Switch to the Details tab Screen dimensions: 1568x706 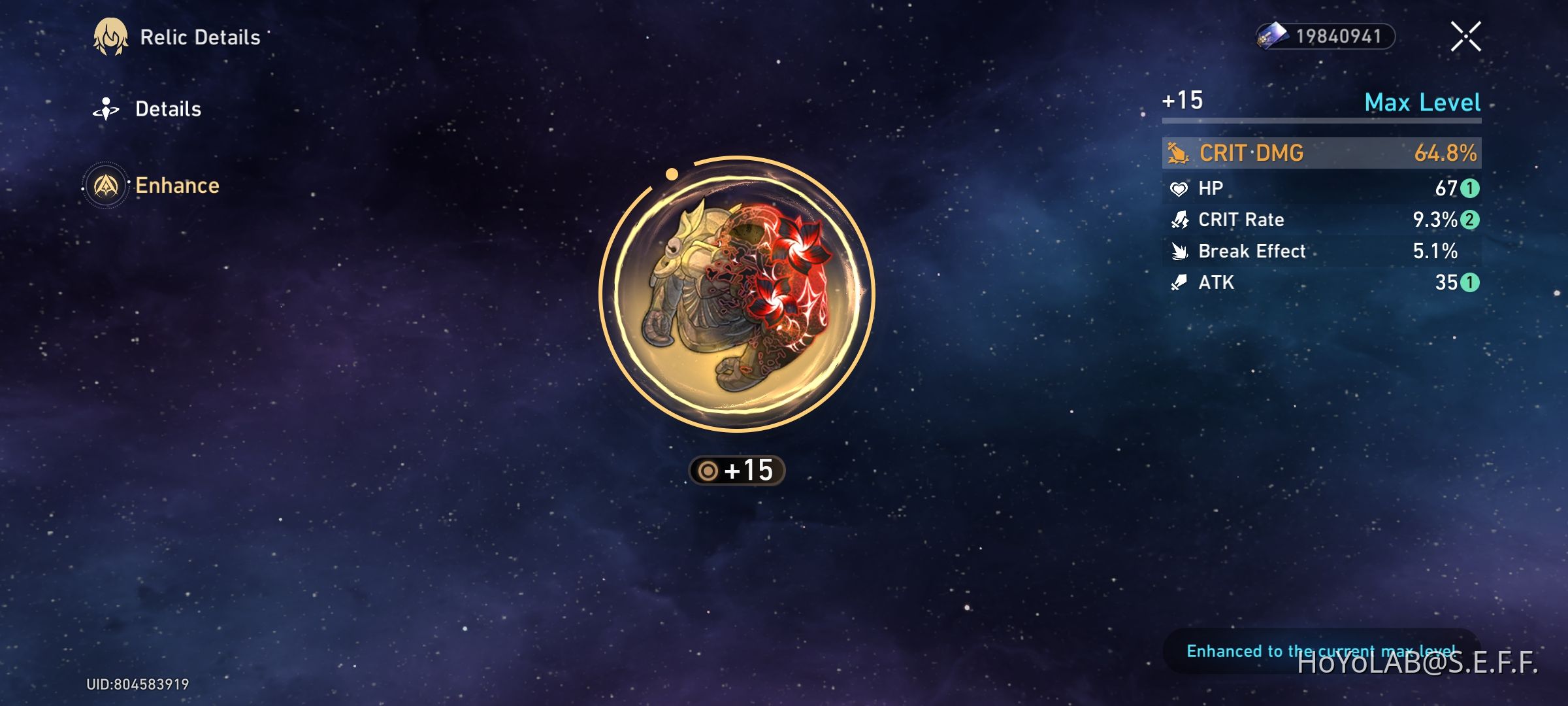pyautogui.click(x=168, y=109)
